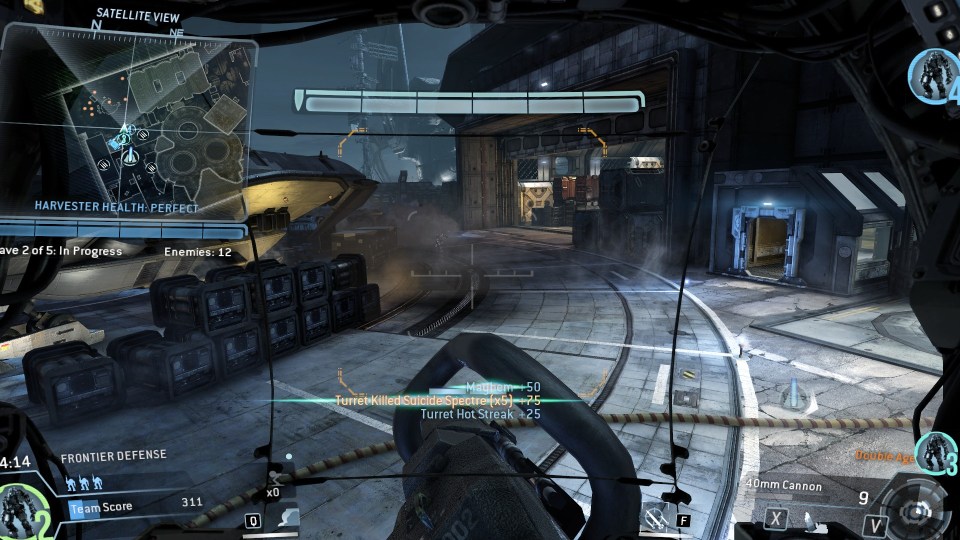Activate the tactical ability icon beside Q
This screenshot has height=540, width=960.
287,516
